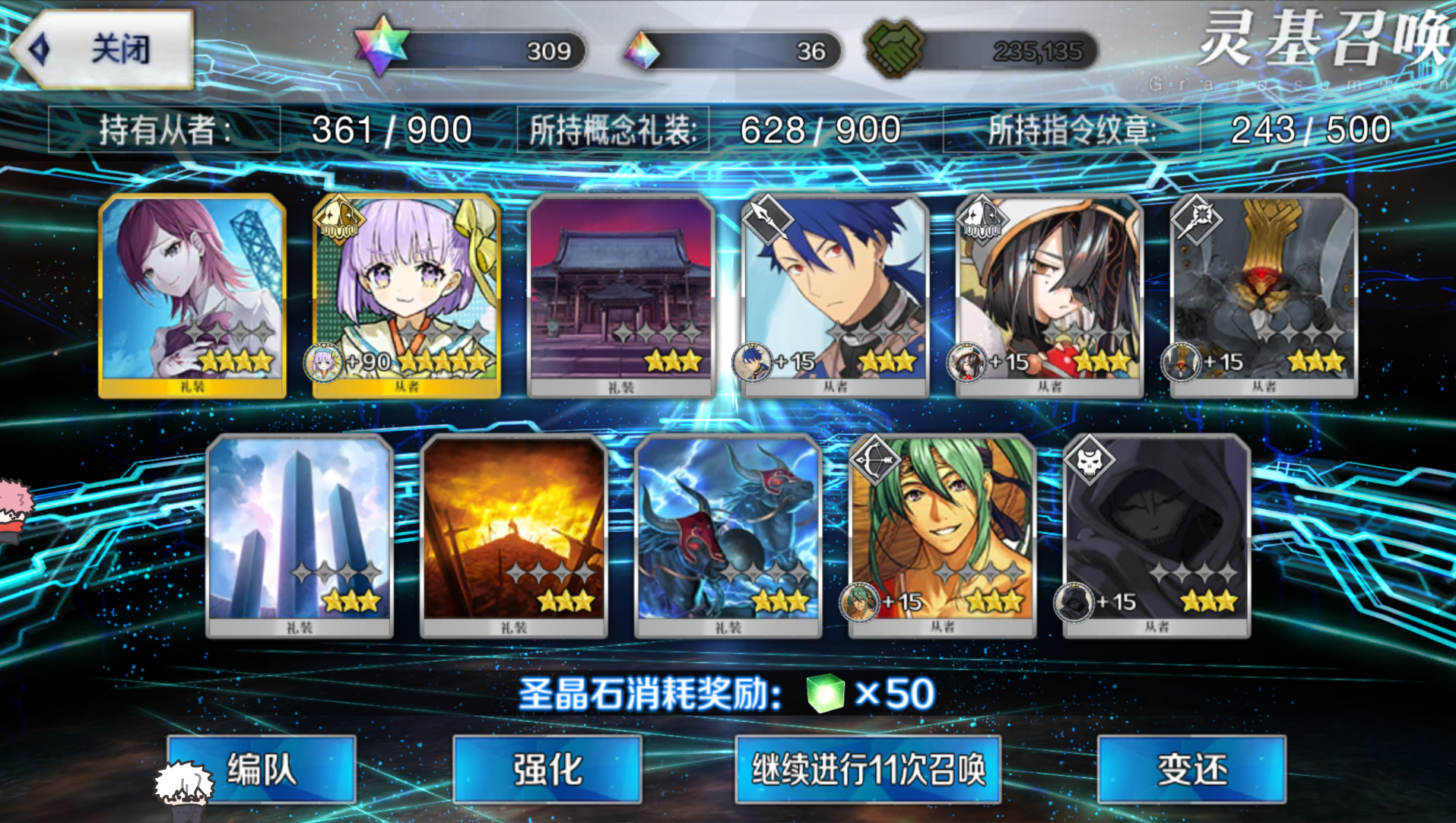Open the 变还 burn menu
1456x823 pixels.
1191,769
